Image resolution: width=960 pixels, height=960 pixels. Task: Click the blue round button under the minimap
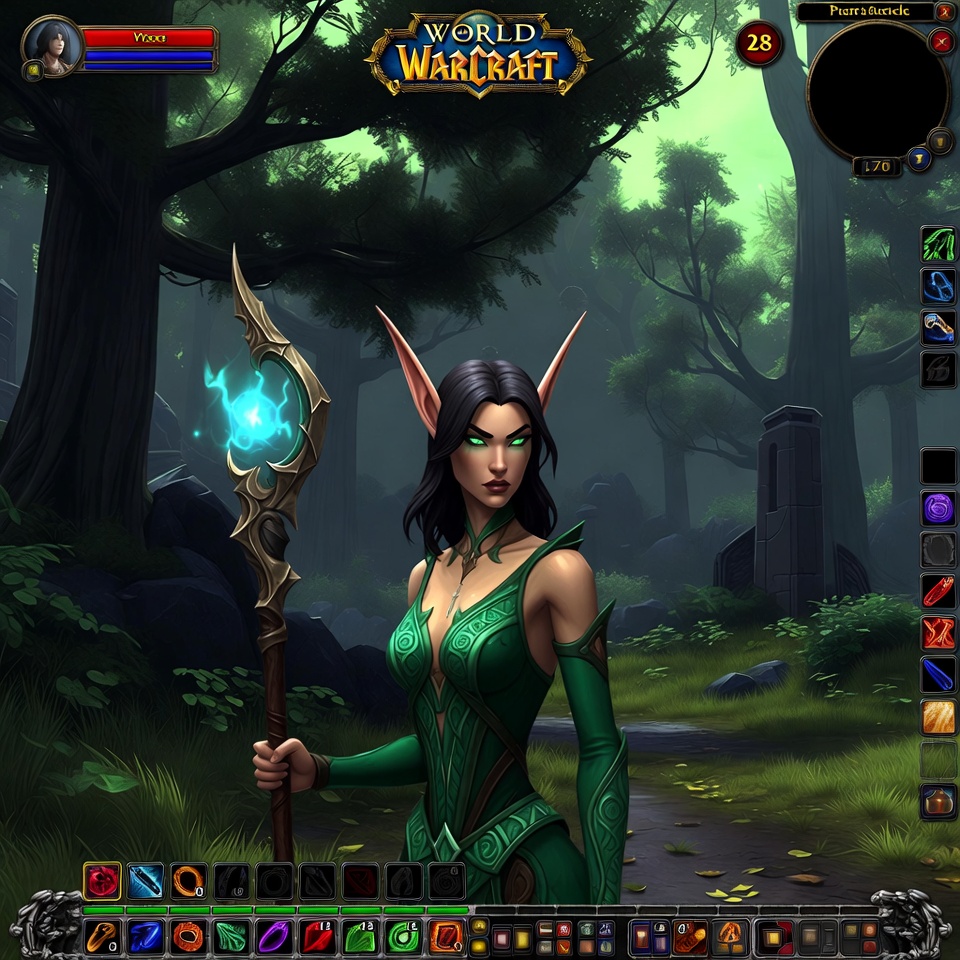[x=916, y=158]
